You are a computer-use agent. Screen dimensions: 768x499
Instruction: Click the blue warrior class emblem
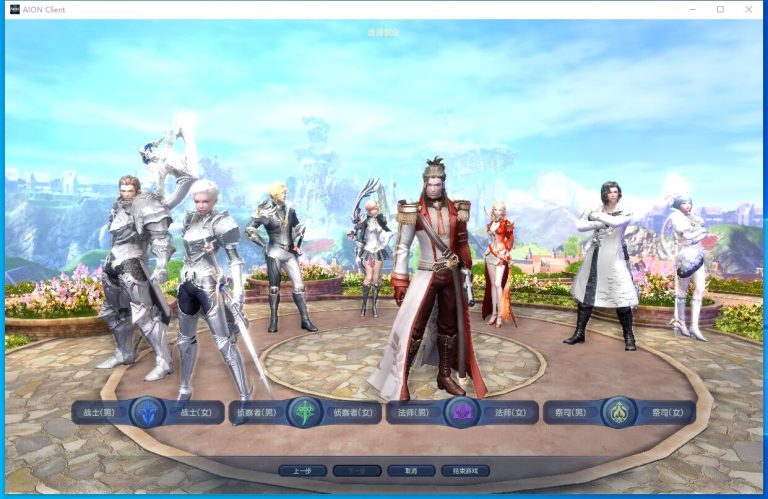[148, 412]
